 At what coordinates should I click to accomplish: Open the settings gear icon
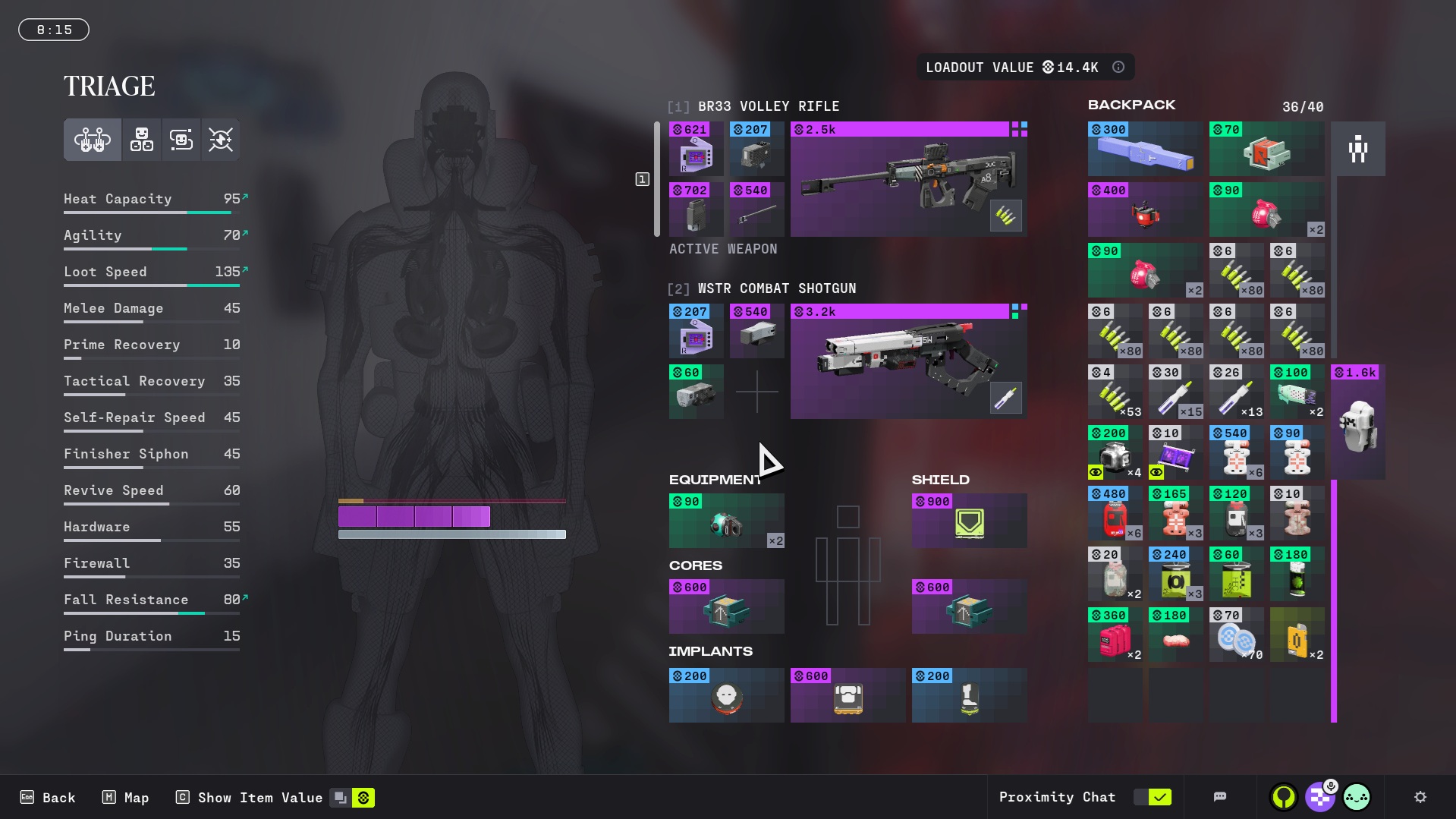click(x=1420, y=797)
